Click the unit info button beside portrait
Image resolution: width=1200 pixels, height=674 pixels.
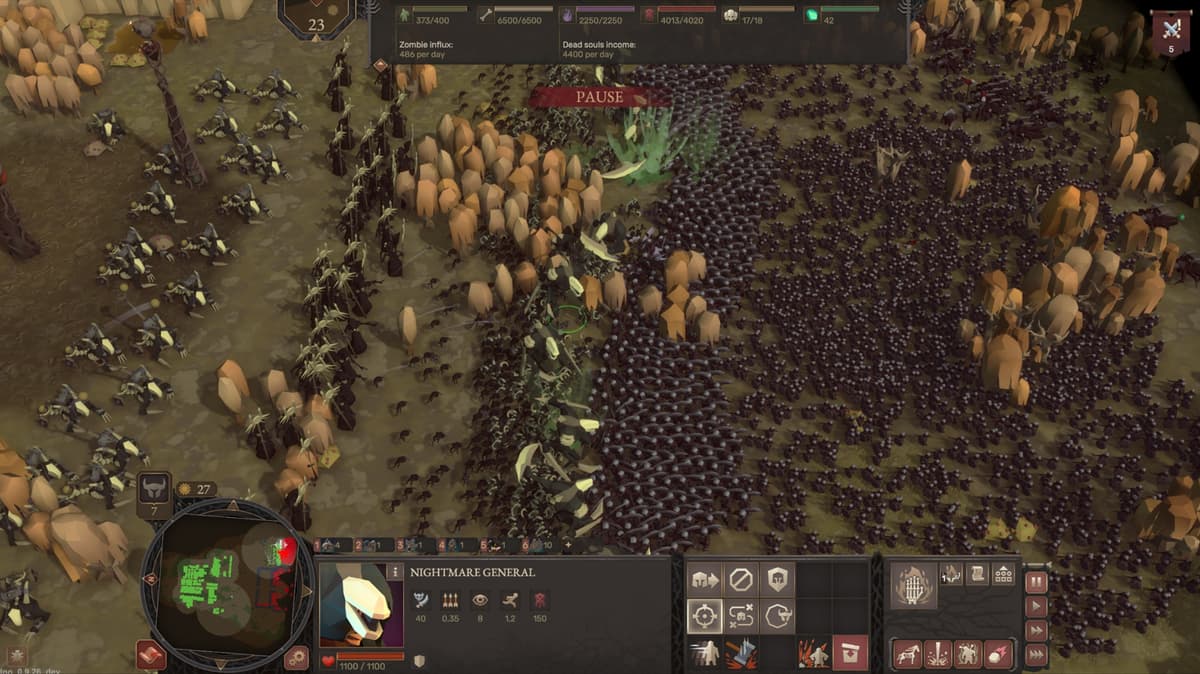point(396,572)
